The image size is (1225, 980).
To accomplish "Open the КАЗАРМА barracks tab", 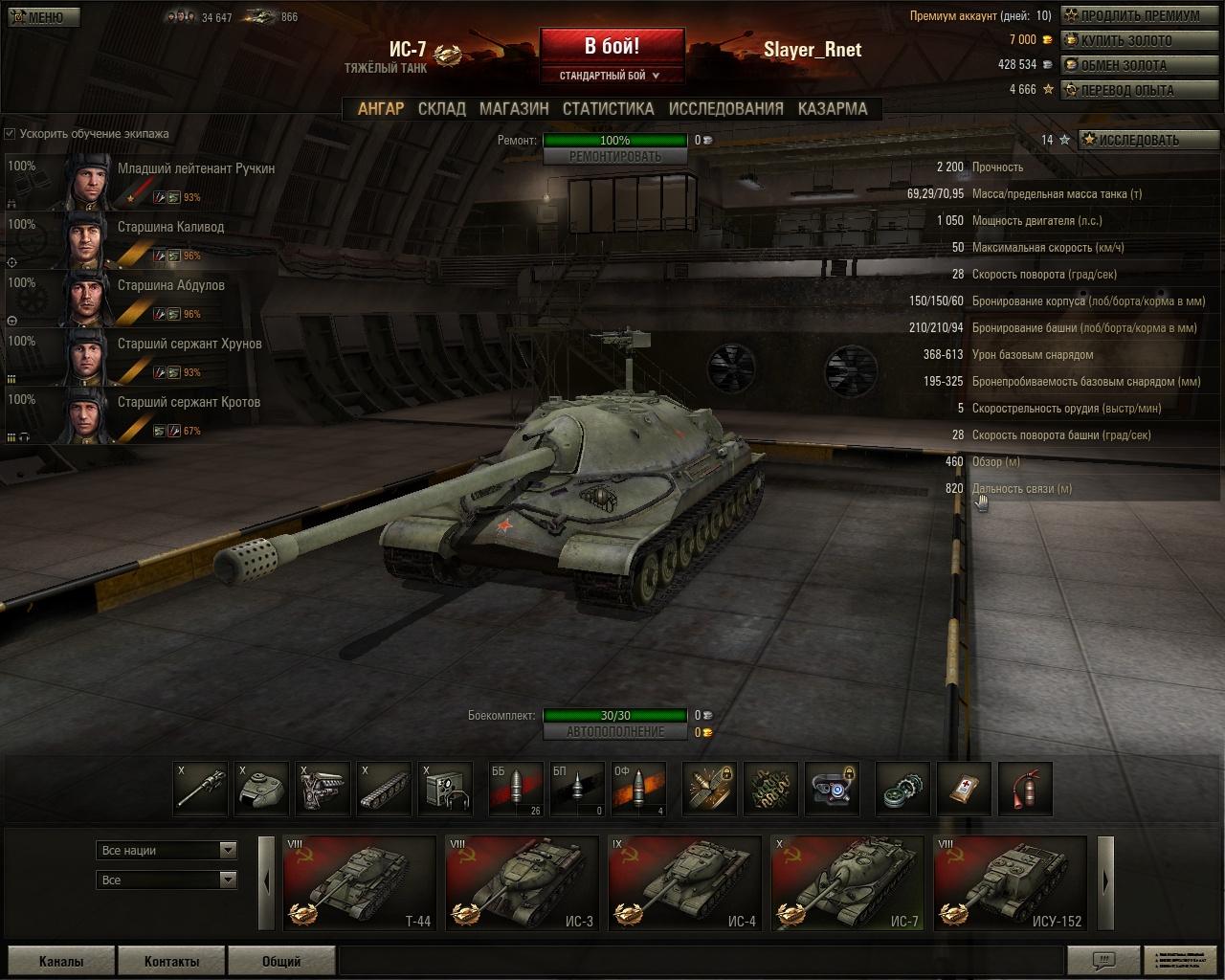I will [x=832, y=109].
